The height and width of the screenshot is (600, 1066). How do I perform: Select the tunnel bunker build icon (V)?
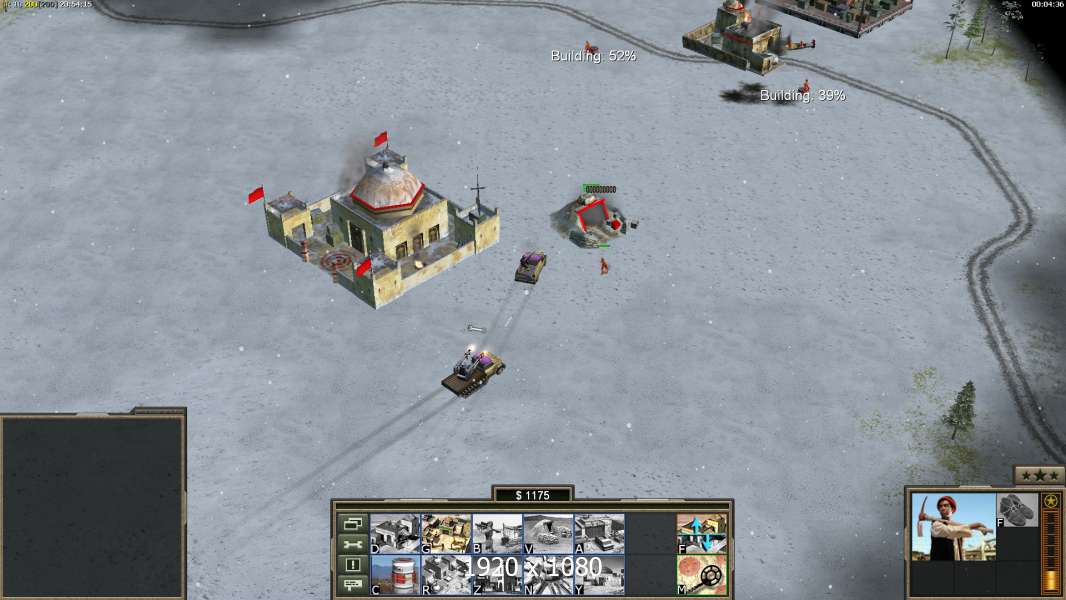coord(548,533)
